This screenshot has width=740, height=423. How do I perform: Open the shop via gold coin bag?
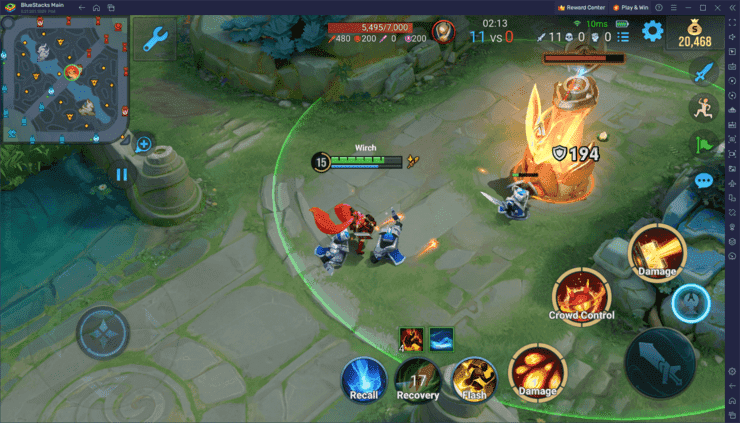click(x=694, y=33)
